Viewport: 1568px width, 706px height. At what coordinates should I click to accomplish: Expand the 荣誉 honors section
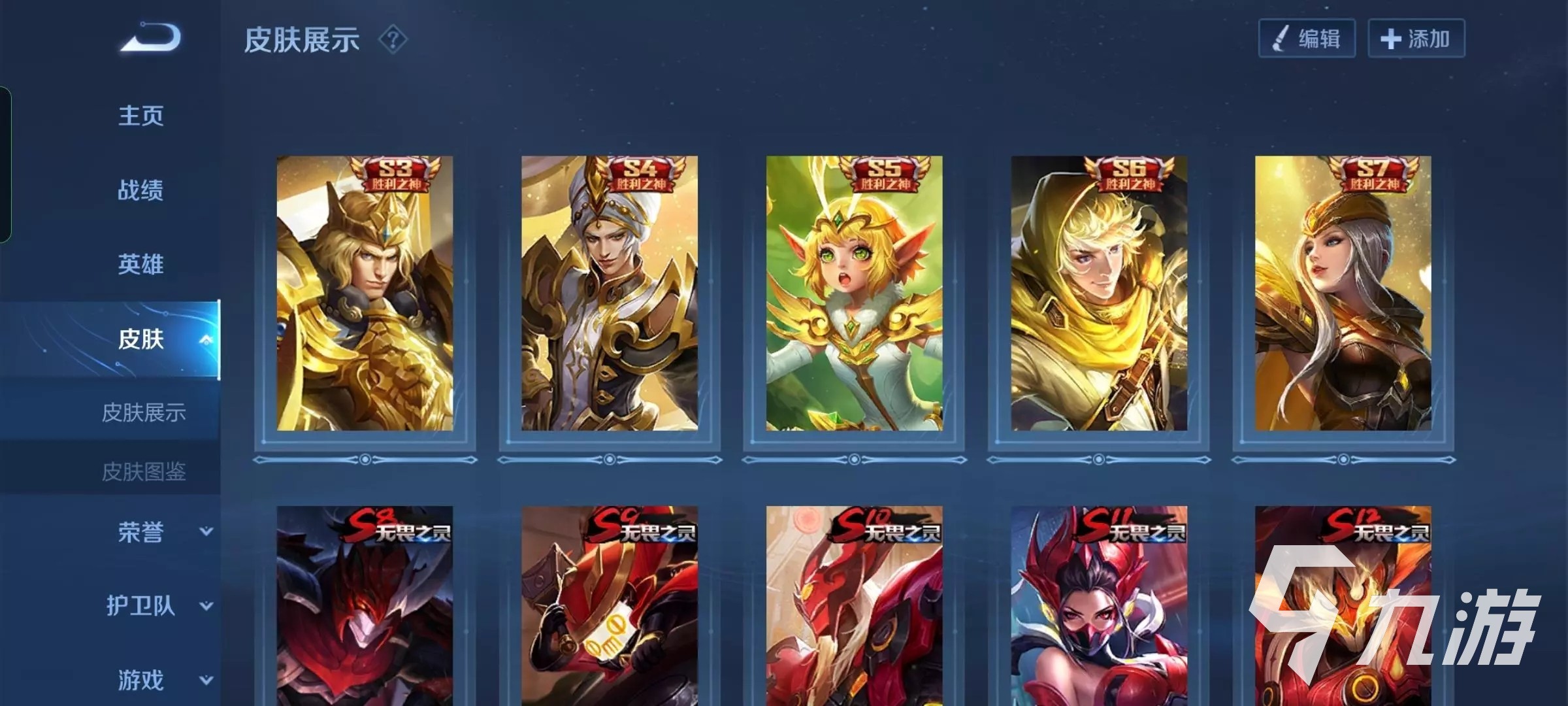(x=206, y=531)
